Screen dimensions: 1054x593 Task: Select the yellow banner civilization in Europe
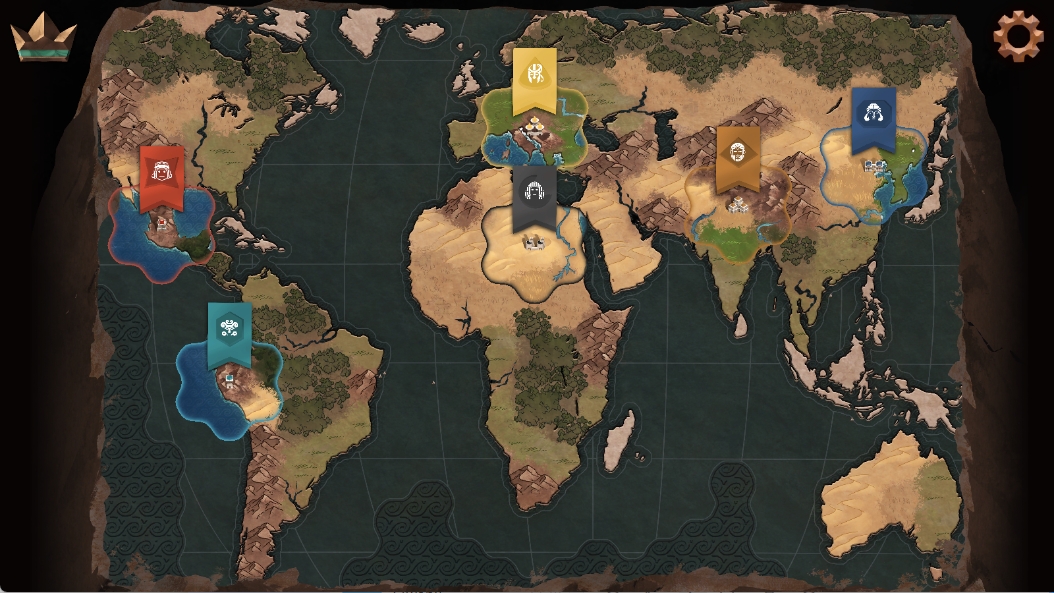point(535,79)
